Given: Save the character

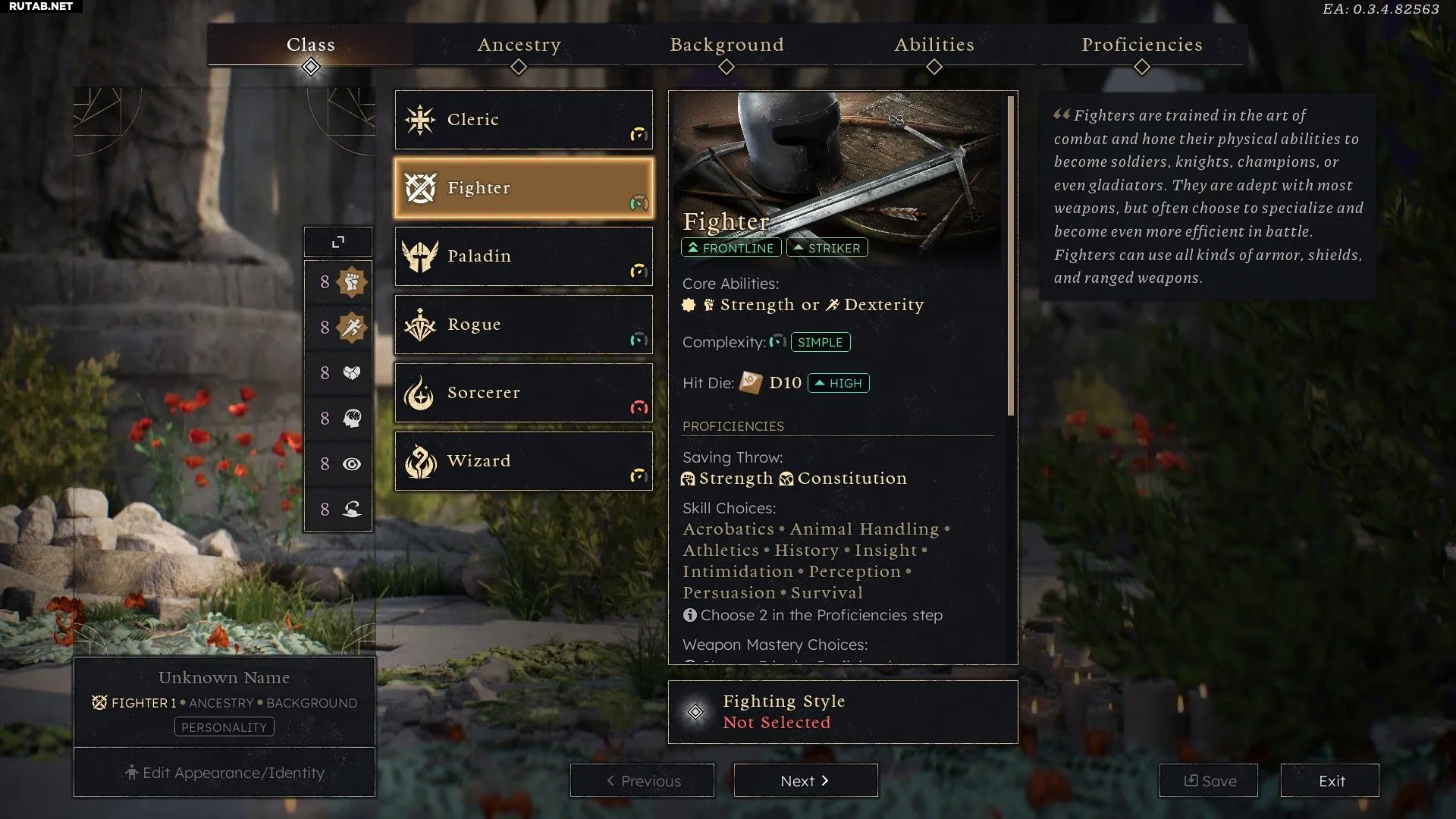Looking at the screenshot, I should [1208, 780].
